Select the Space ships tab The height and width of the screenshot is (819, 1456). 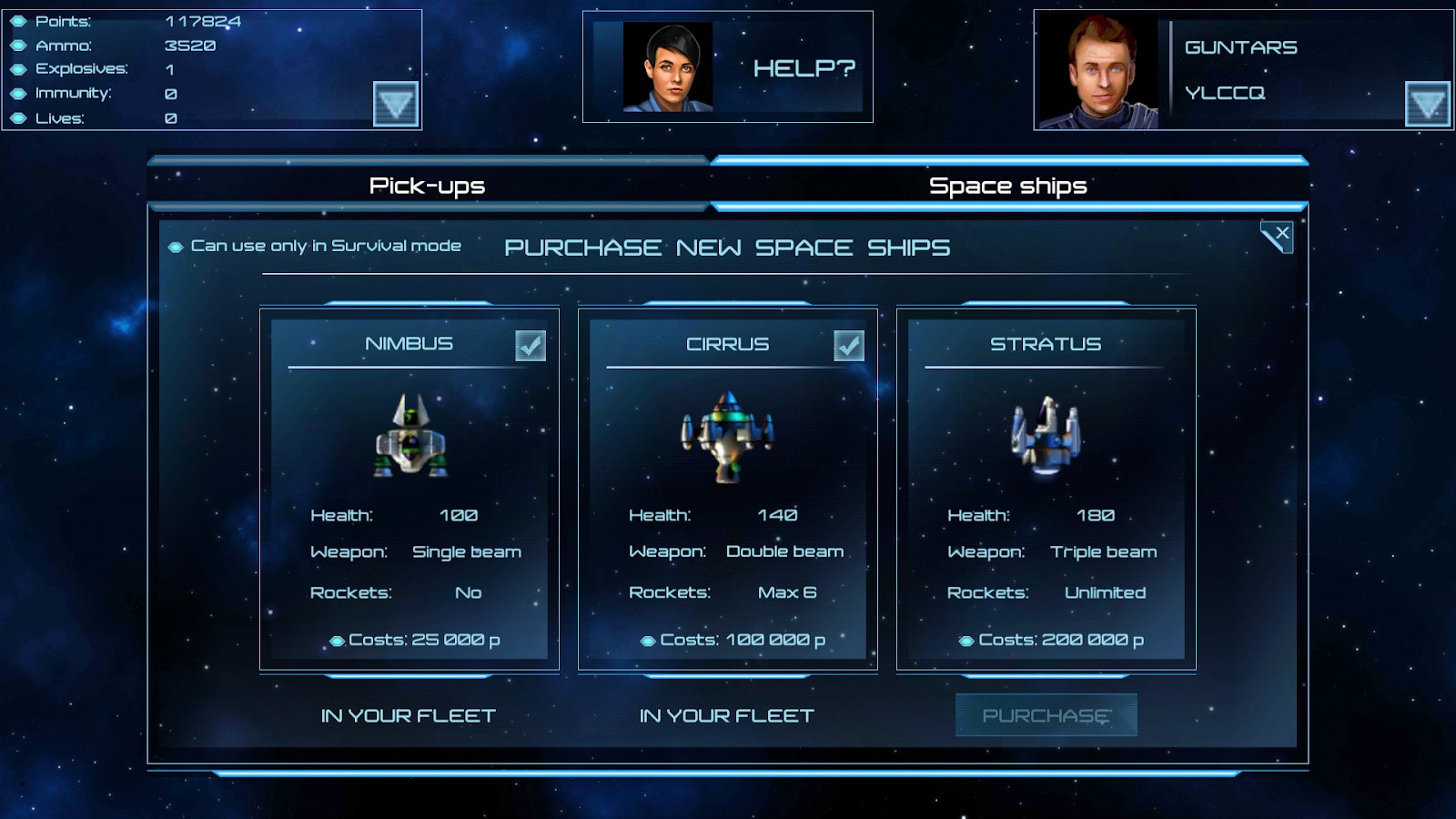pyautogui.click(x=1007, y=186)
